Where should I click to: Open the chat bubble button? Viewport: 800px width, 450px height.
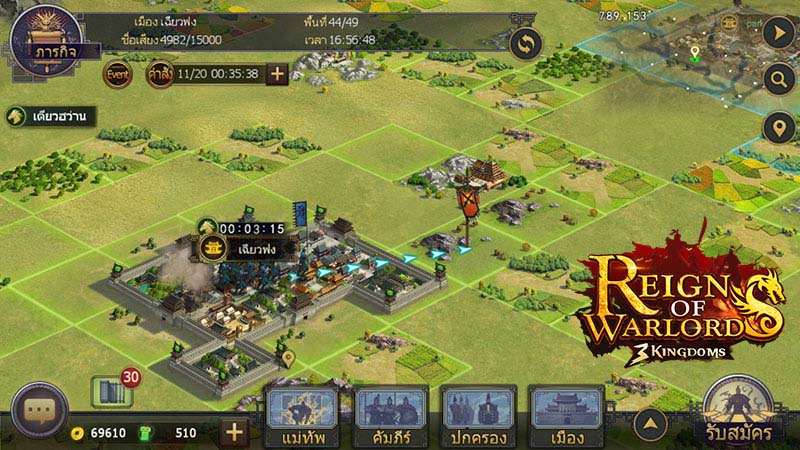(40, 411)
